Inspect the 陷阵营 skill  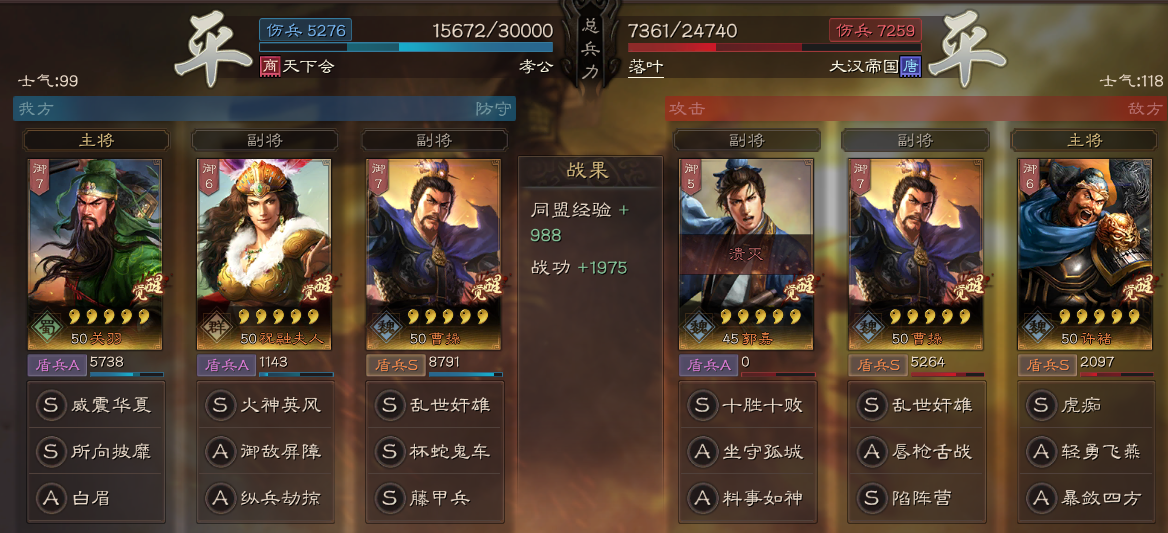[x=916, y=497]
